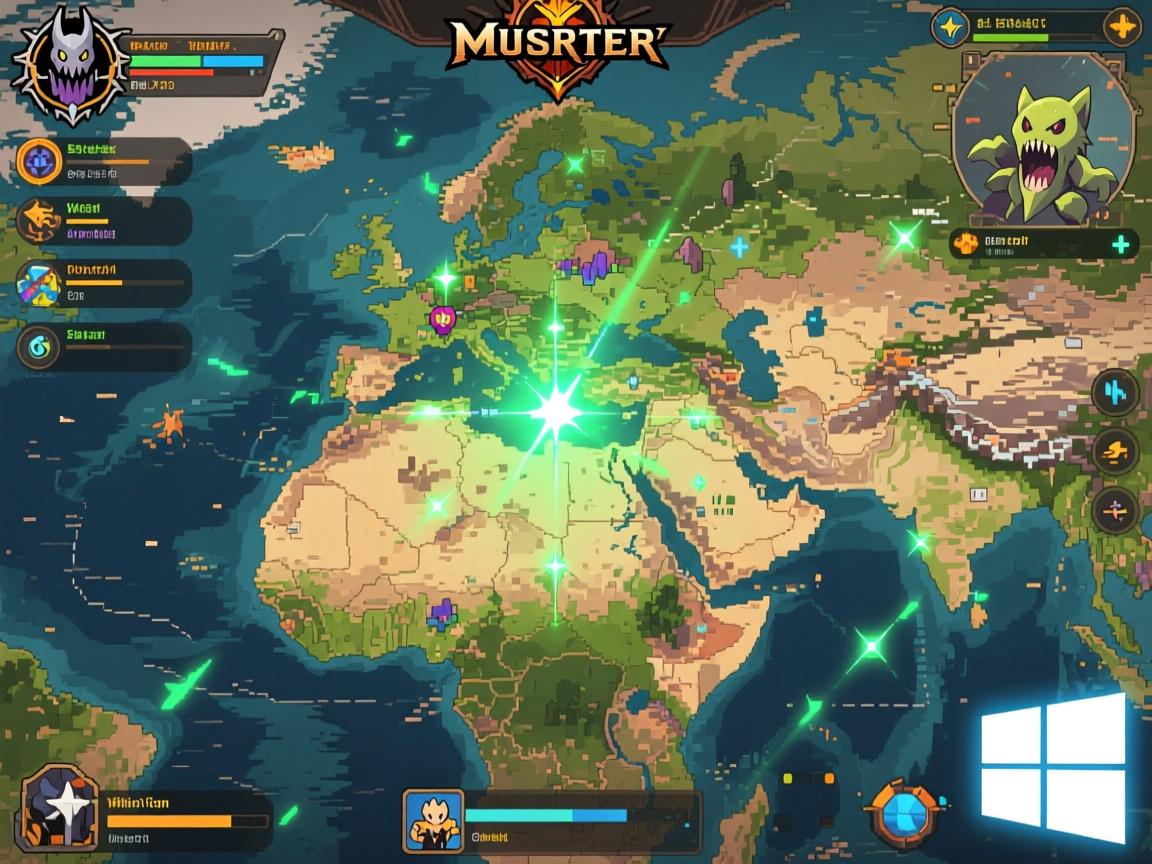Choose the orange dragon creature entry
This screenshot has width=1152, height=864.
tap(40, 220)
